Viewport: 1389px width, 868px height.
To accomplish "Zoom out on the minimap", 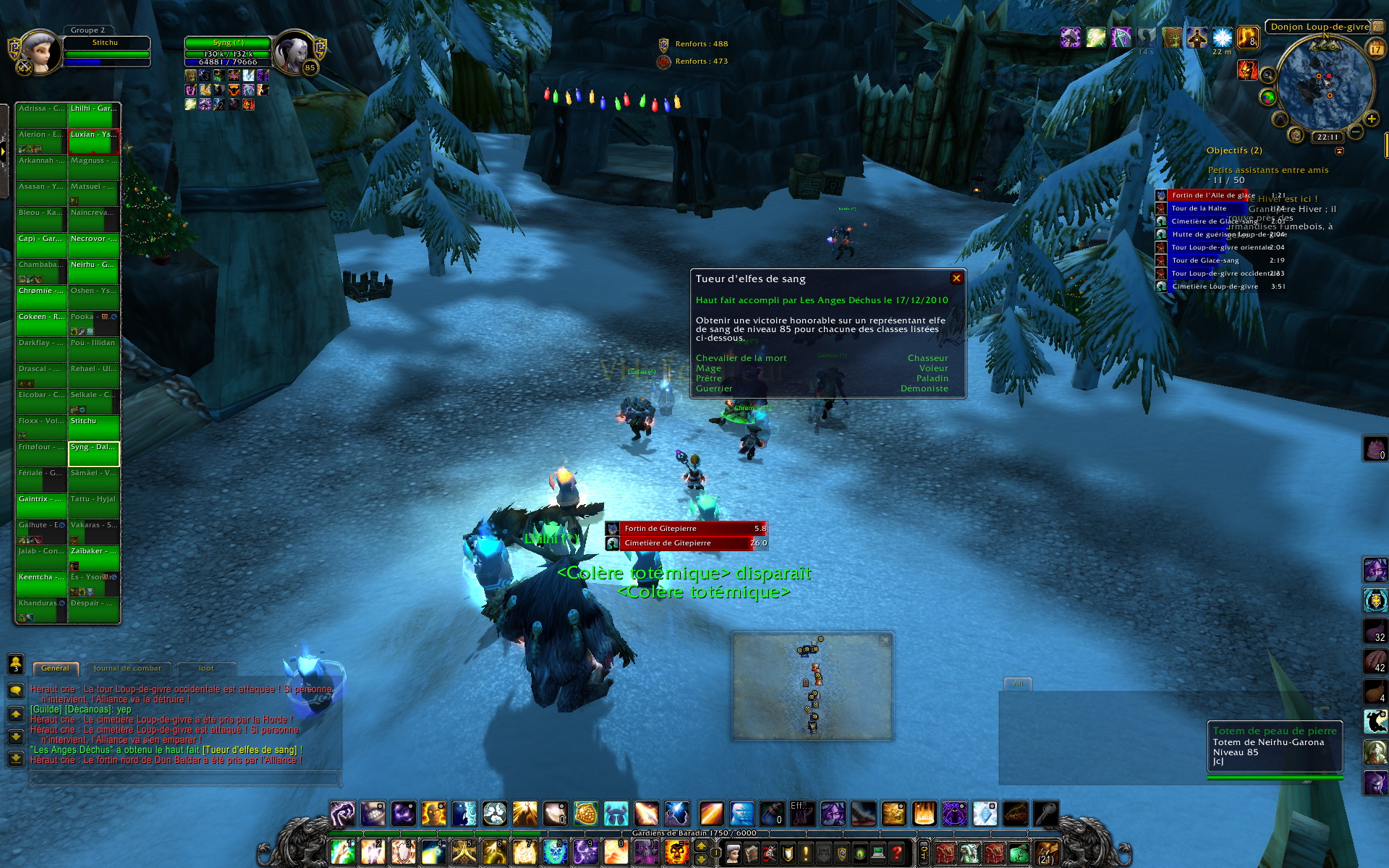I will [x=1356, y=132].
